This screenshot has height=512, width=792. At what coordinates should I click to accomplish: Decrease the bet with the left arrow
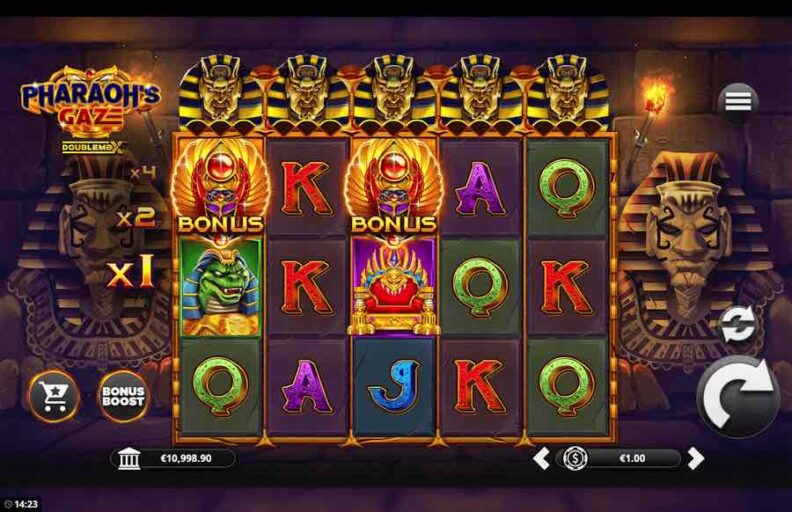[540, 459]
